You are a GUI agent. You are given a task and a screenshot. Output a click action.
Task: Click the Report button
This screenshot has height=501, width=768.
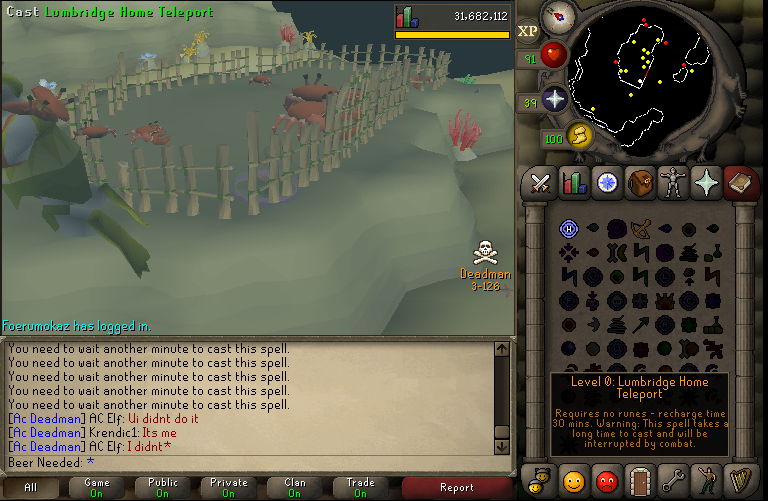(x=457, y=487)
